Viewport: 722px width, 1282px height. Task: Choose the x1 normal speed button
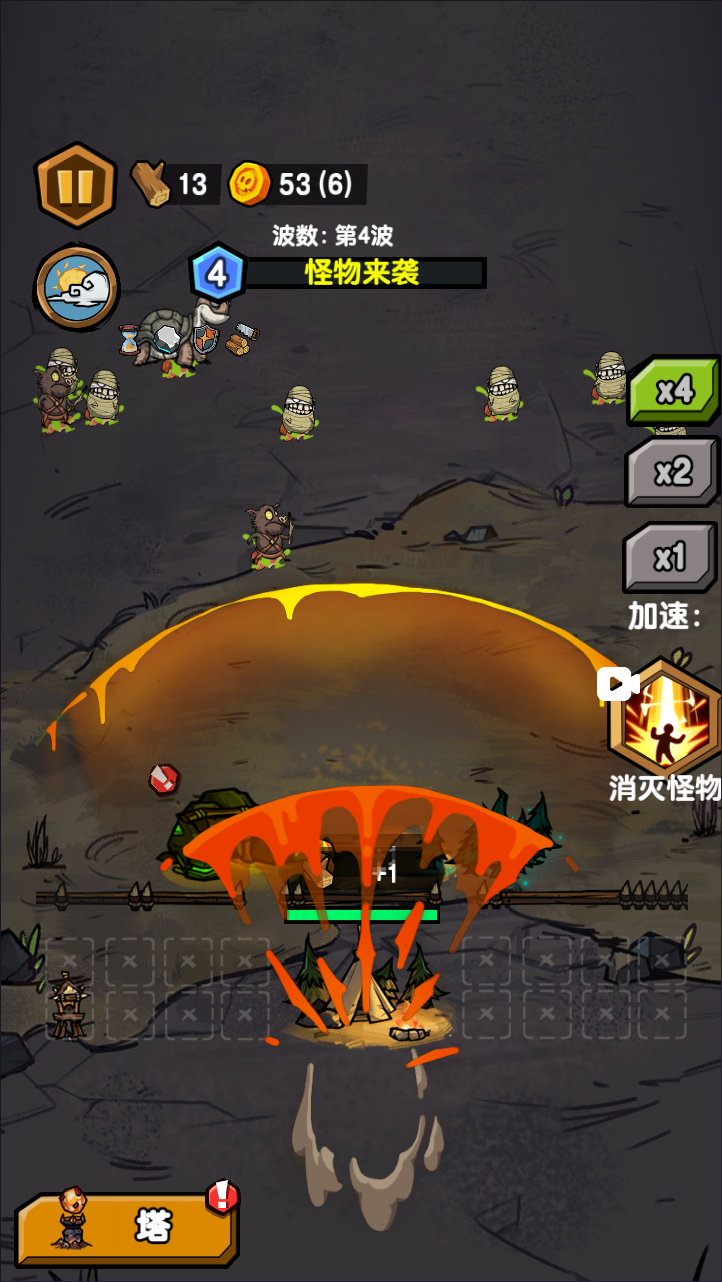coord(669,558)
